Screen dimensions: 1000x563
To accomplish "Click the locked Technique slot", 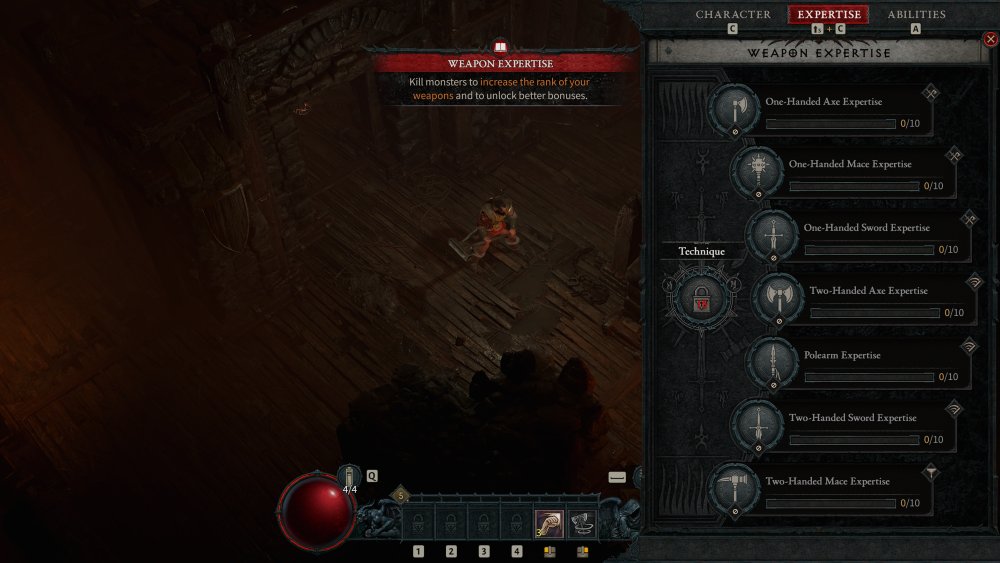I will 701,298.
